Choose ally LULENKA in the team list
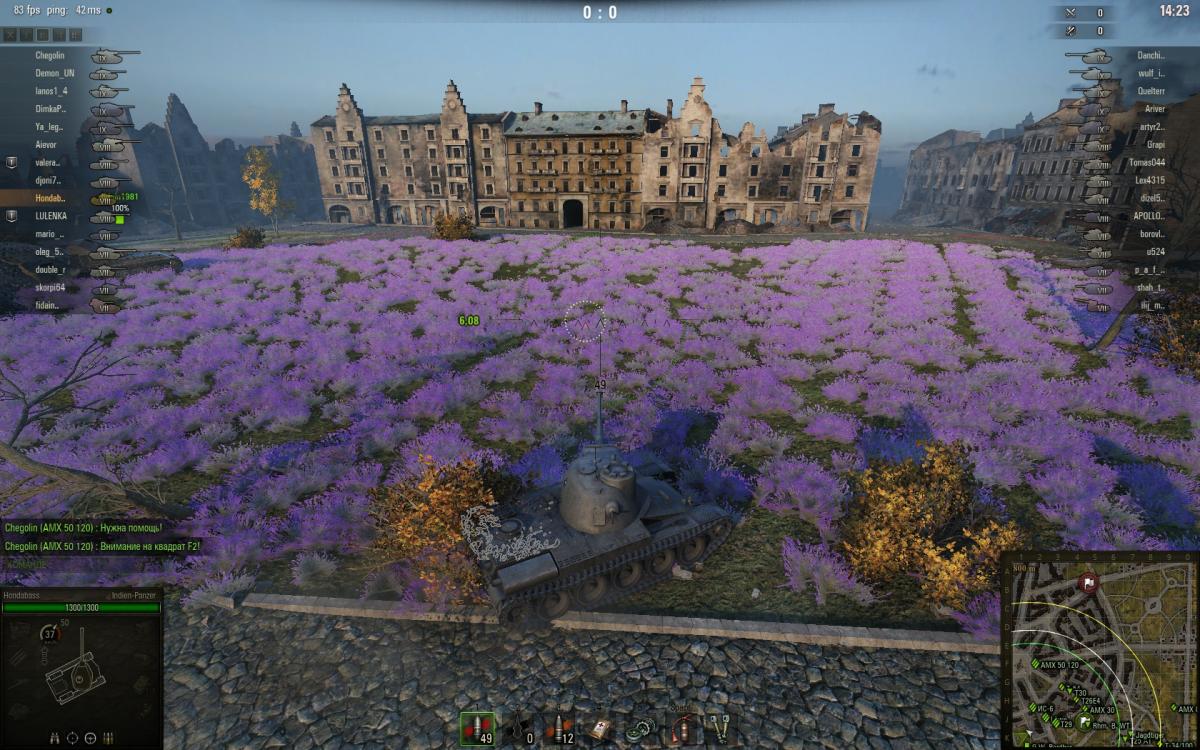The image size is (1200, 750). pyautogui.click(x=50, y=216)
